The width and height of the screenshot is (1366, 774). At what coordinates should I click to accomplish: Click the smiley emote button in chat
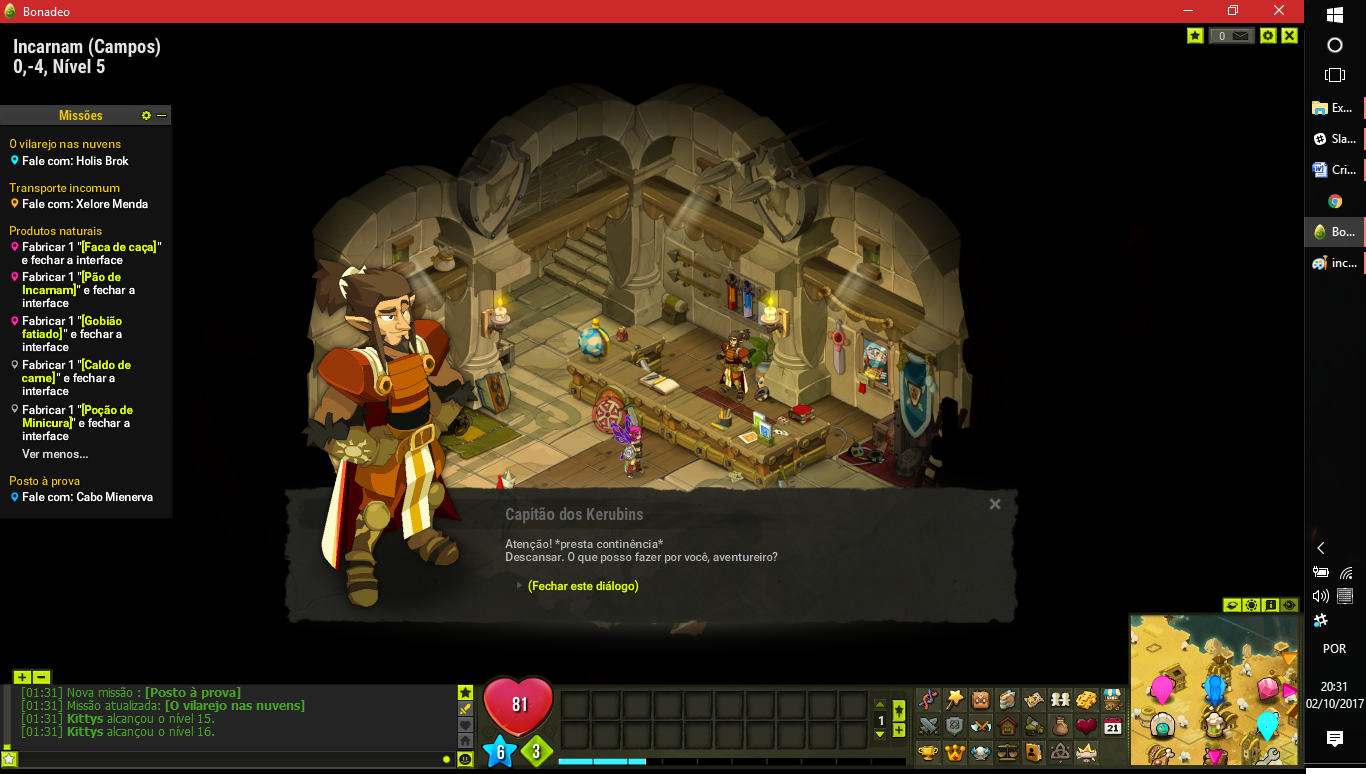click(465, 759)
